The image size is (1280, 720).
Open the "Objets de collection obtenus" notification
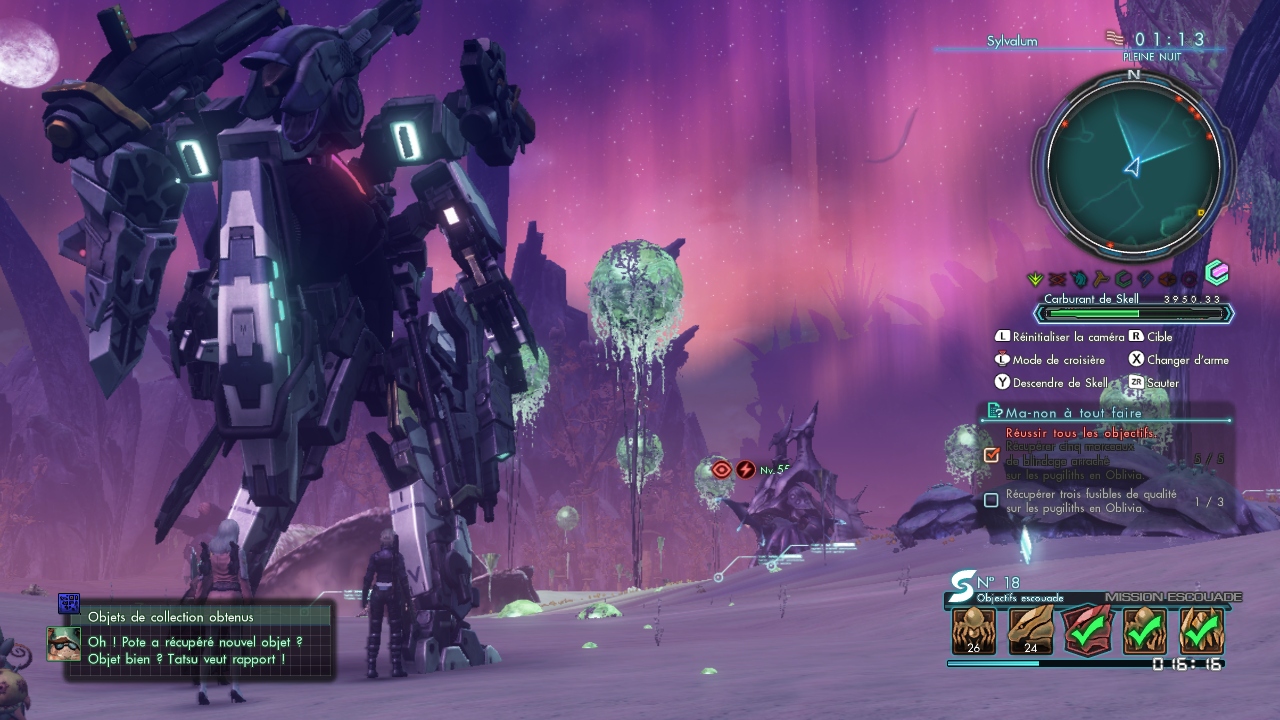click(x=170, y=617)
